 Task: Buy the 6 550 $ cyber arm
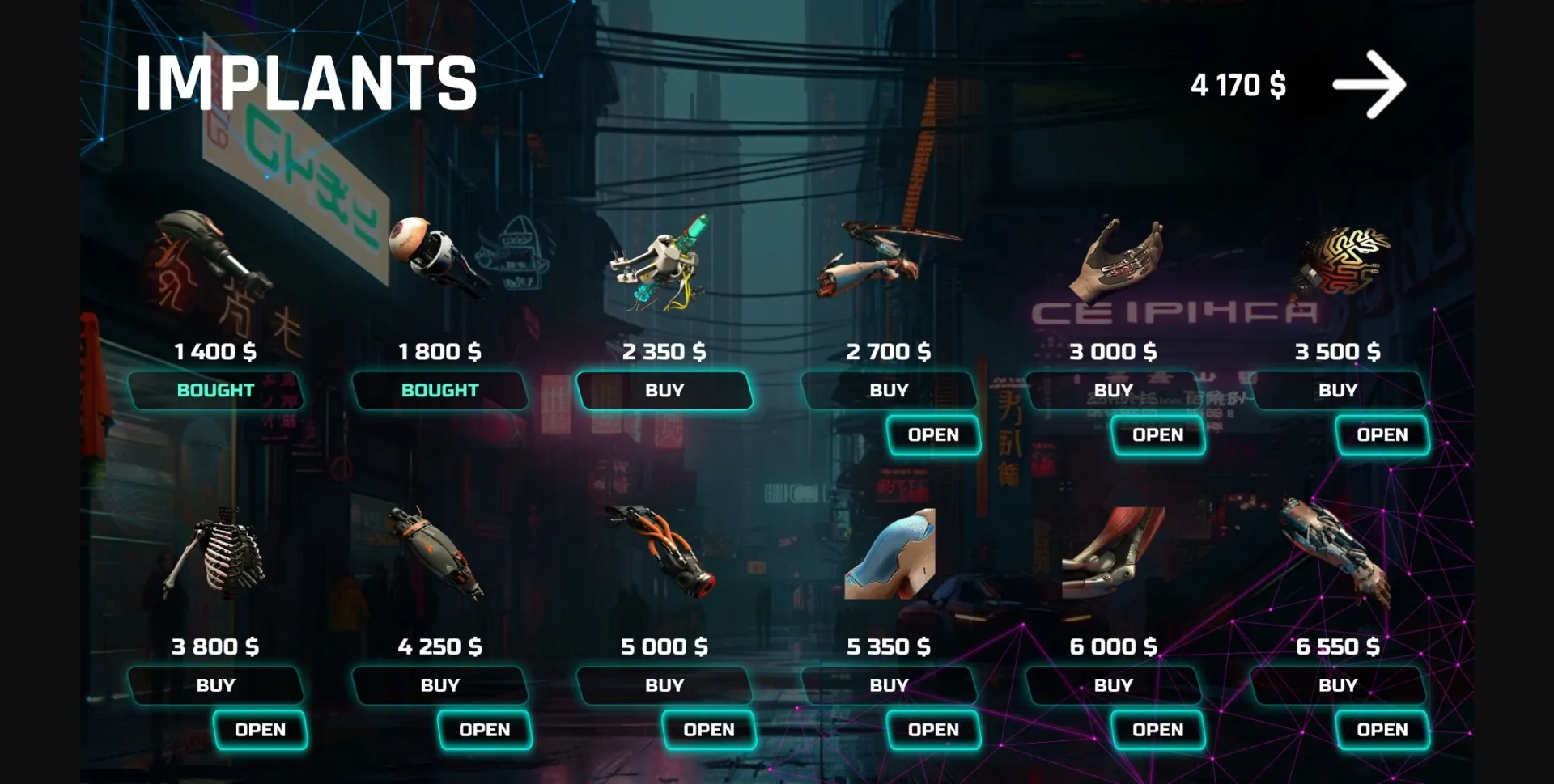[1337, 685]
